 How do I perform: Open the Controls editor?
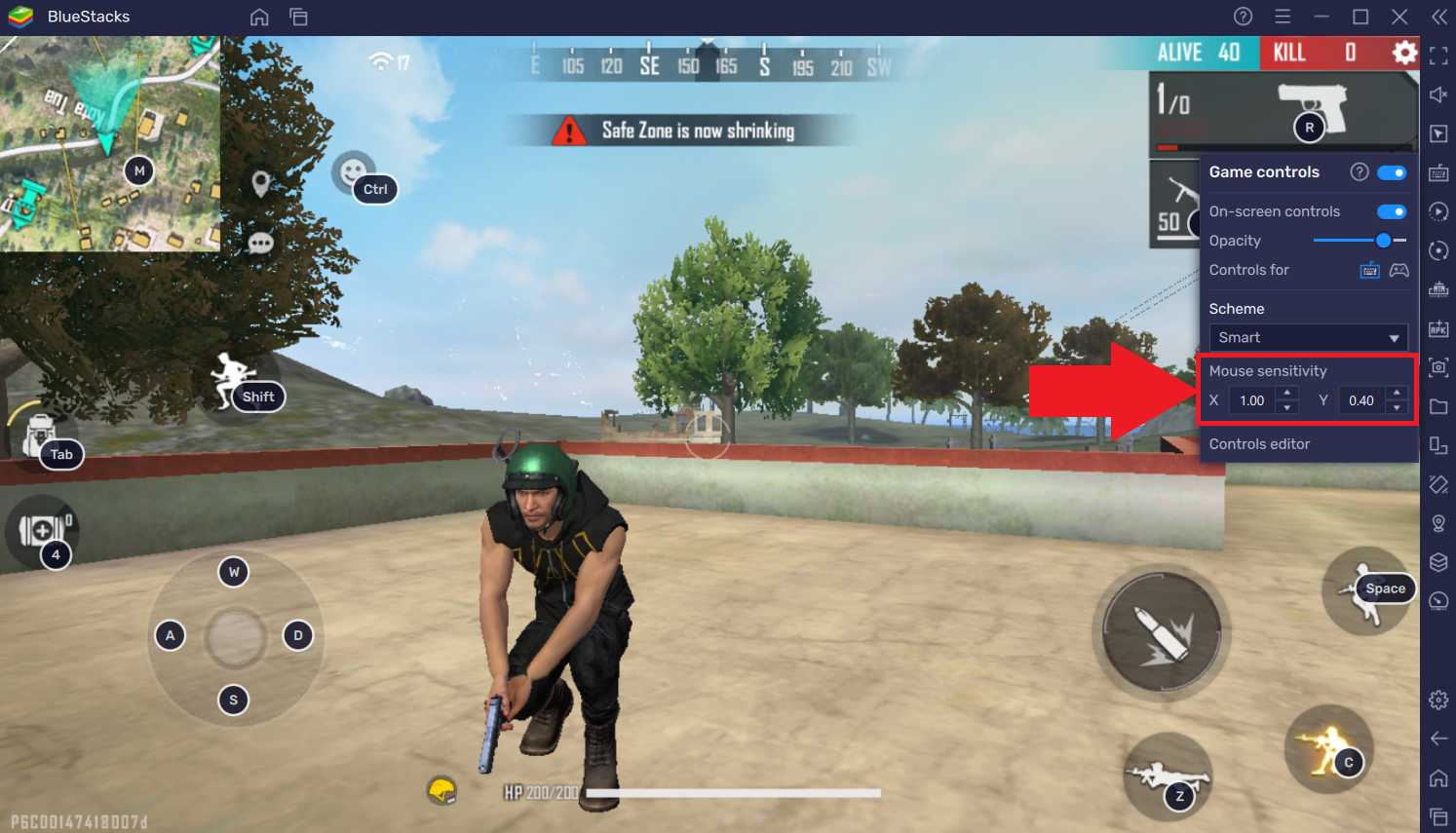(1259, 443)
